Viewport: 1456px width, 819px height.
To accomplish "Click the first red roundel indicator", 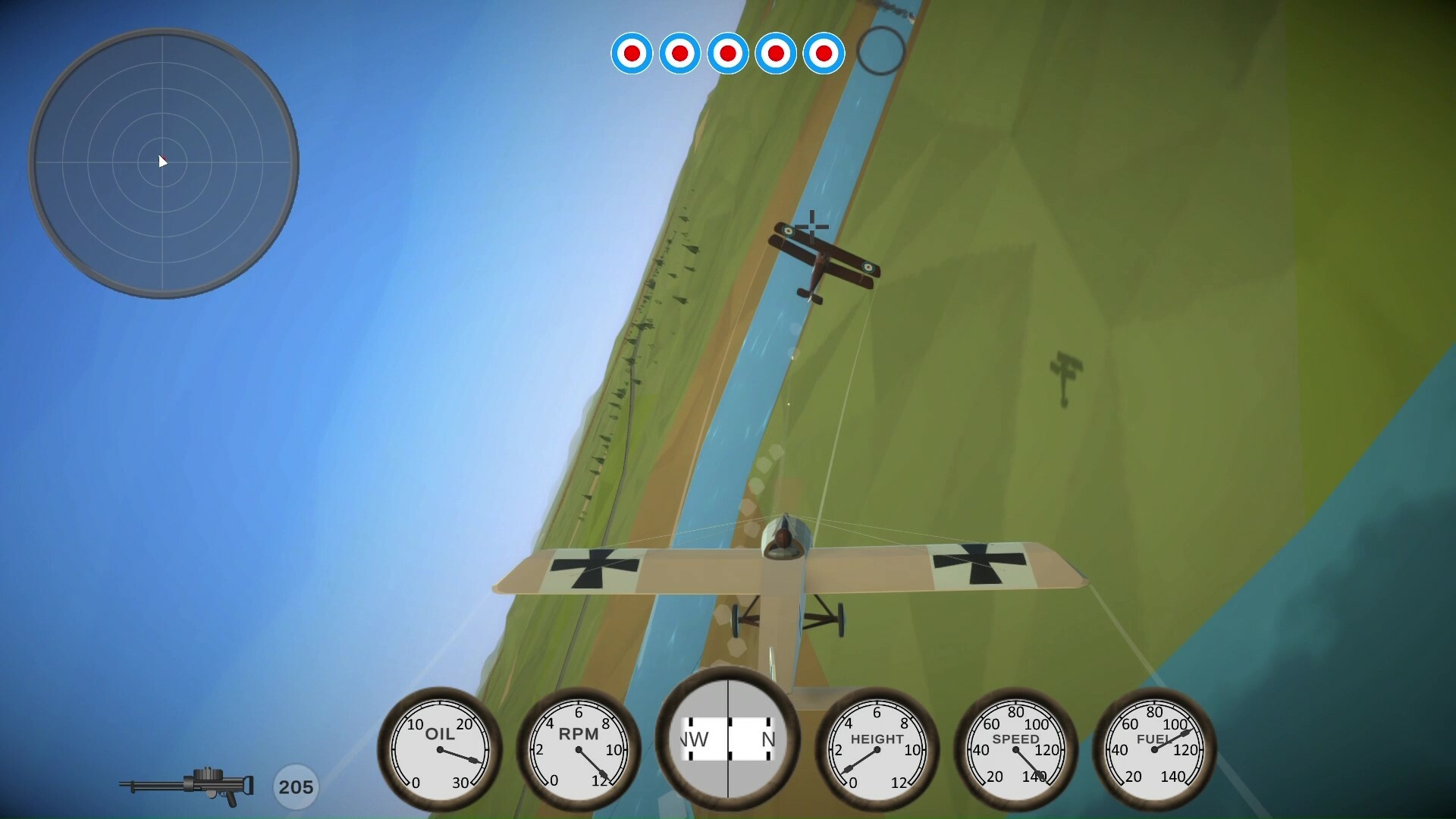I will coord(632,54).
